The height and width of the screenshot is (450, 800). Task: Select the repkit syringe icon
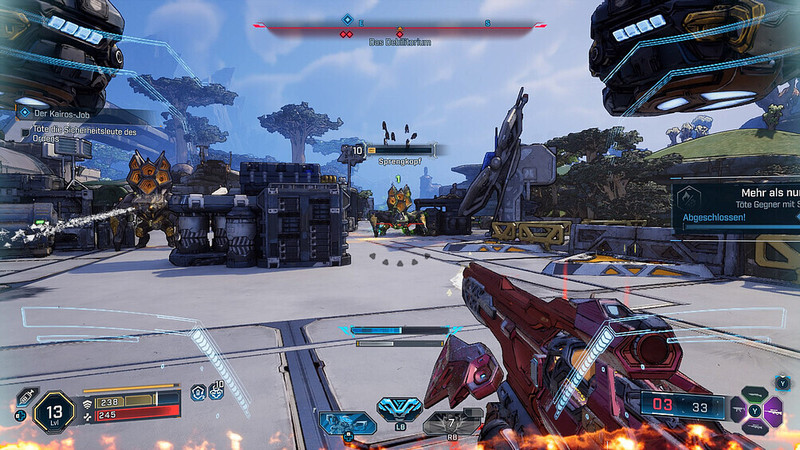27,397
